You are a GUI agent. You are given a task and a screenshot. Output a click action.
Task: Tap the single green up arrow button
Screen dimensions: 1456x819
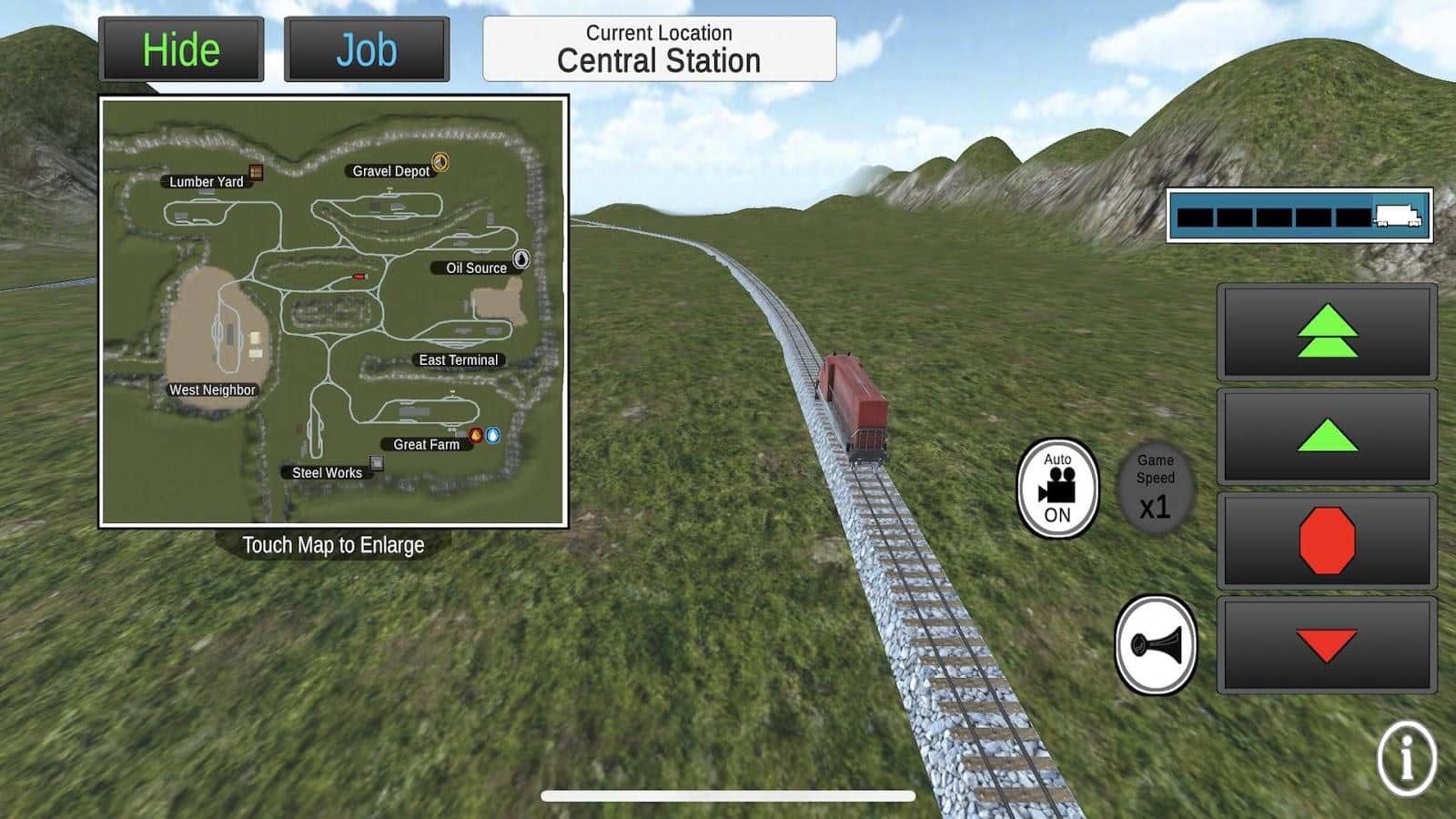point(1327,436)
